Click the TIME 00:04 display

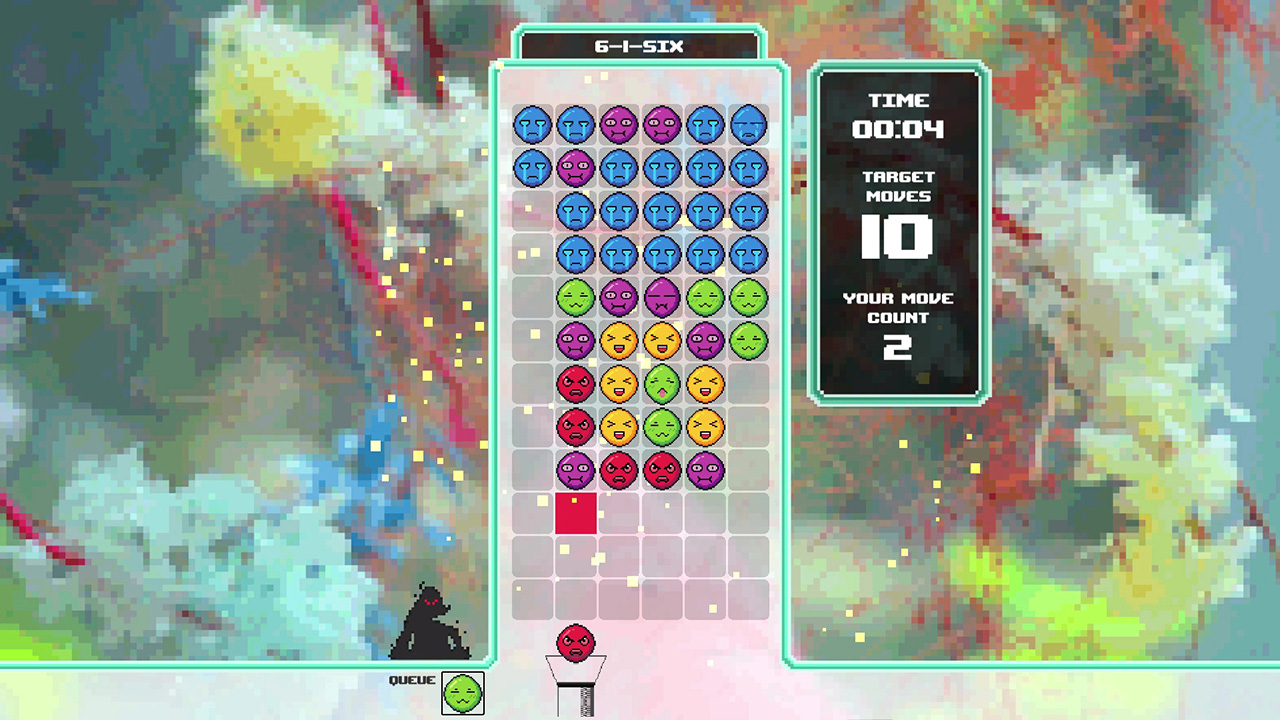pyautogui.click(x=898, y=115)
